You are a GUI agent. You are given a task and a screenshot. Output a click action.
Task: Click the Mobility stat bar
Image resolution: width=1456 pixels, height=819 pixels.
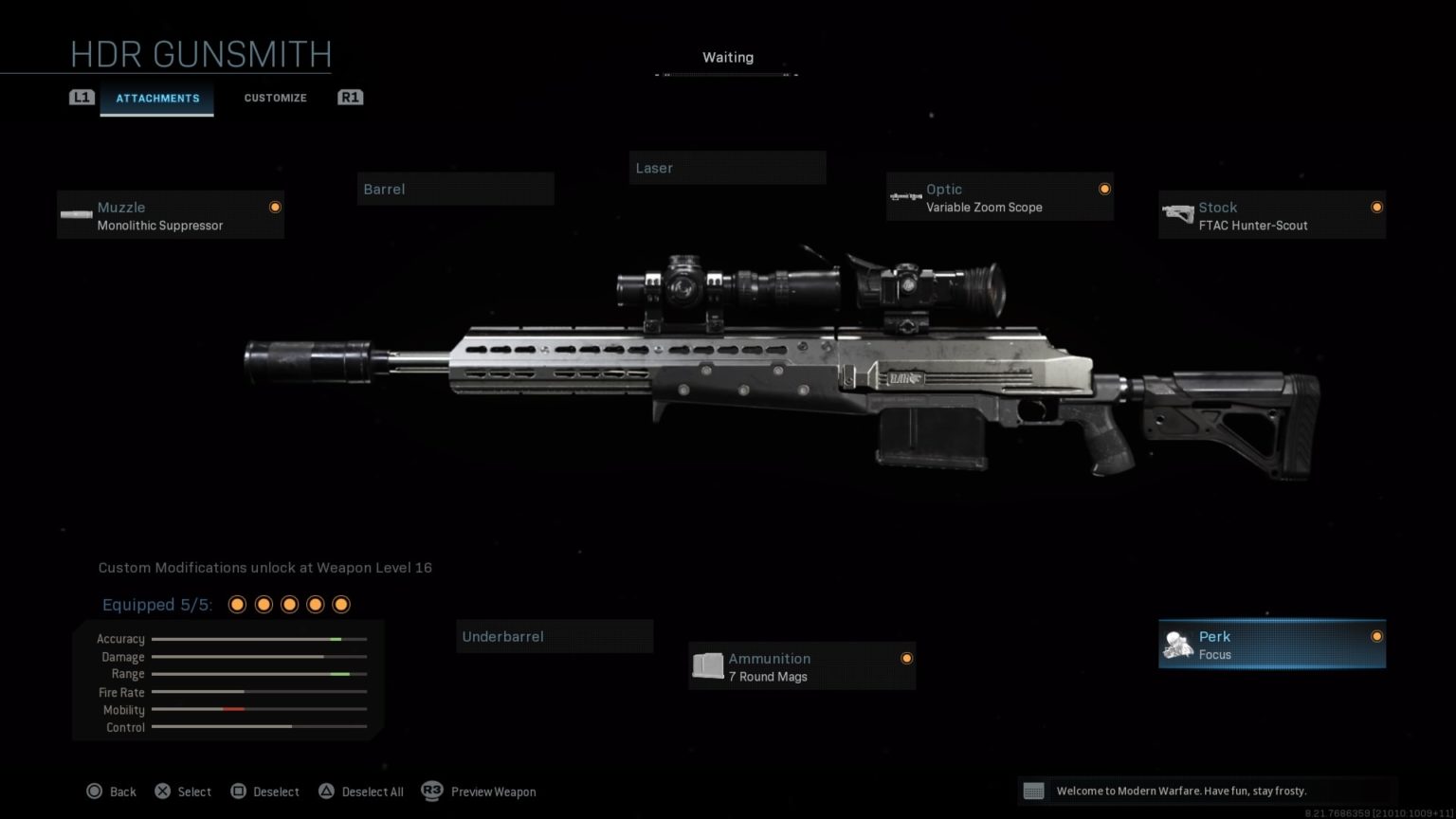pos(258,709)
